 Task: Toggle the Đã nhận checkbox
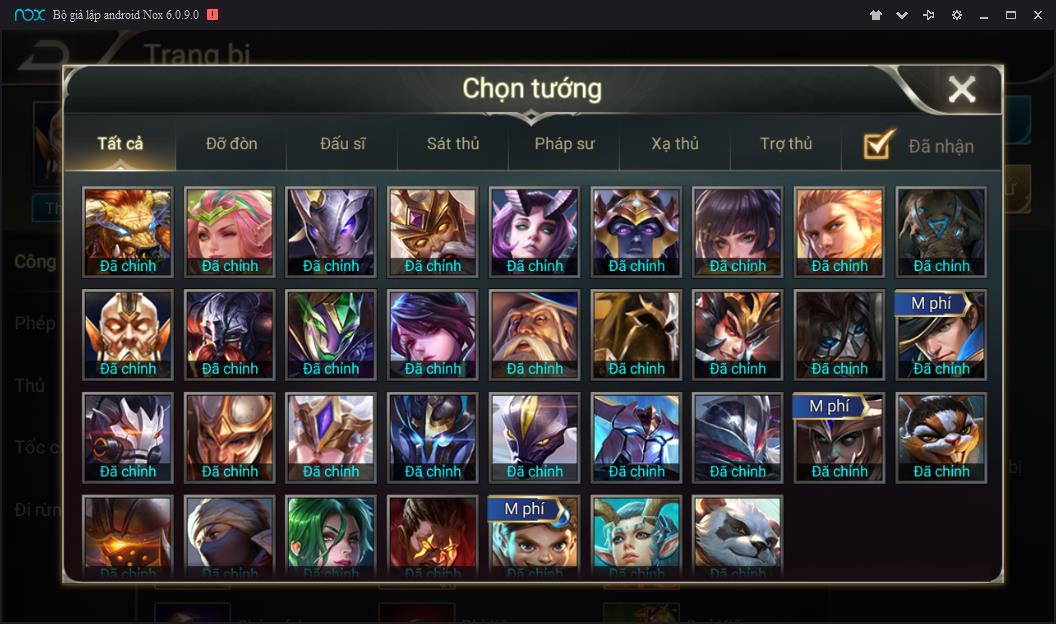[x=879, y=145]
